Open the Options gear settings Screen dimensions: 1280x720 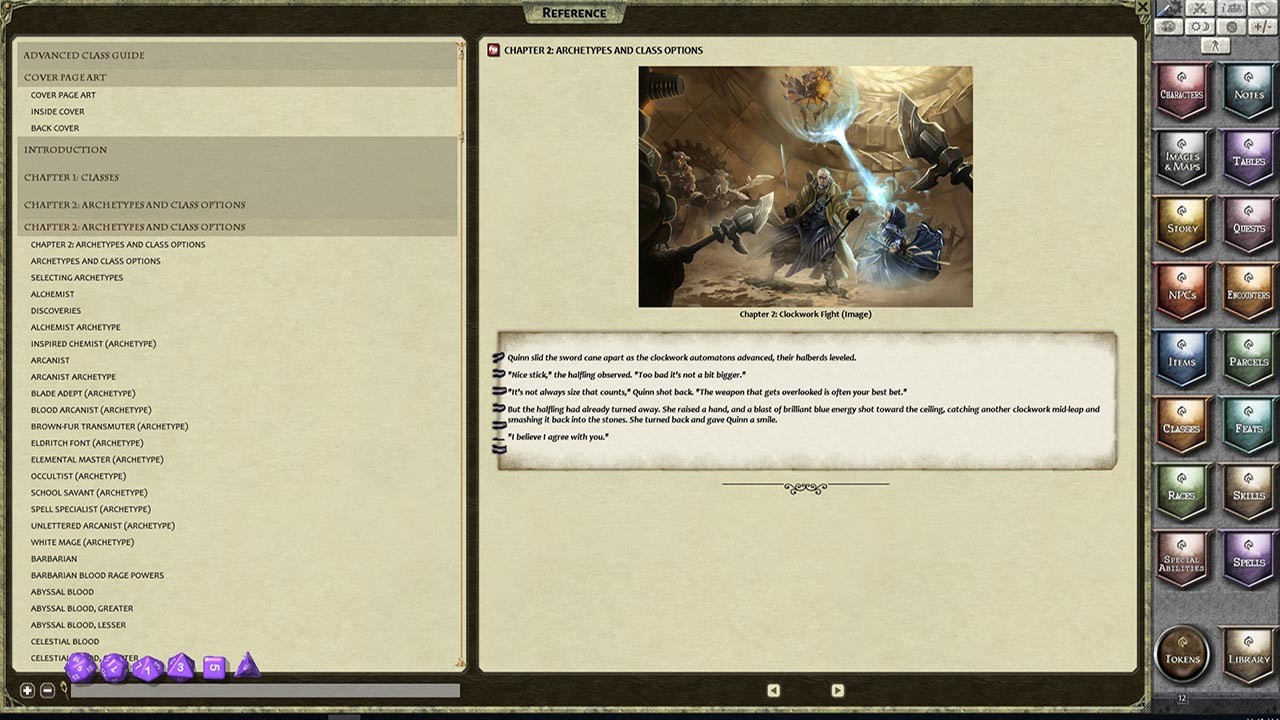[1230, 27]
